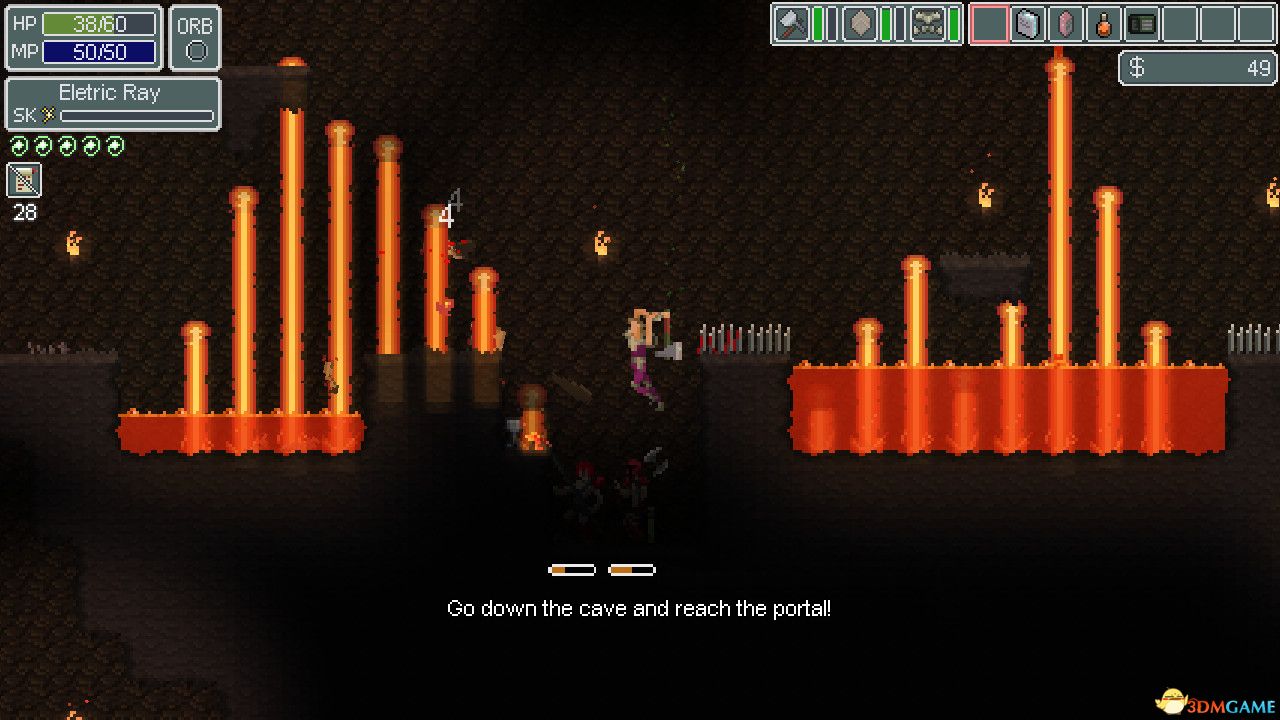Select the dark green device item
This screenshot has height=720, width=1280.
click(1141, 24)
